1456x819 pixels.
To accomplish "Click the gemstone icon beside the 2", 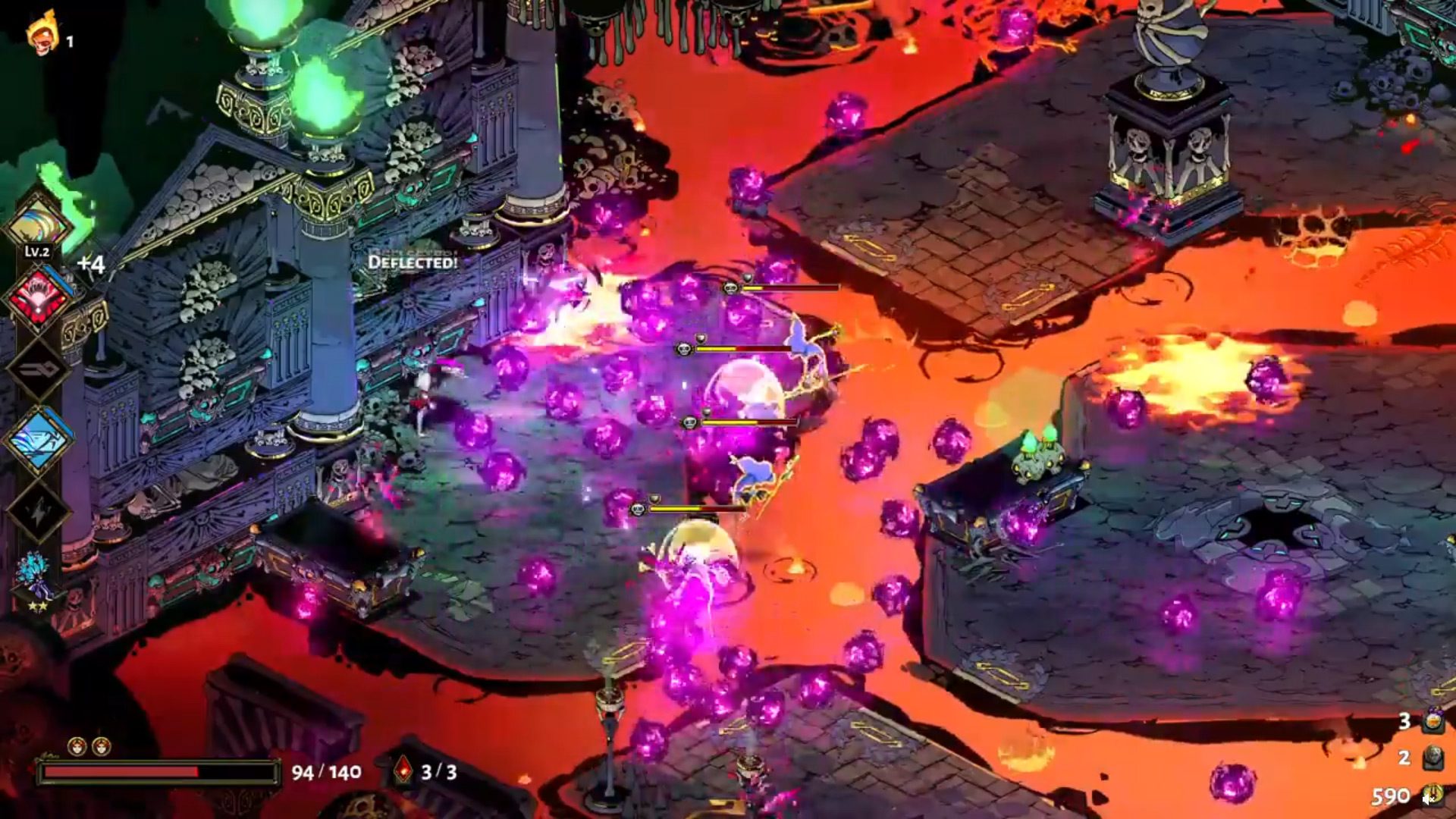I will point(1433,756).
